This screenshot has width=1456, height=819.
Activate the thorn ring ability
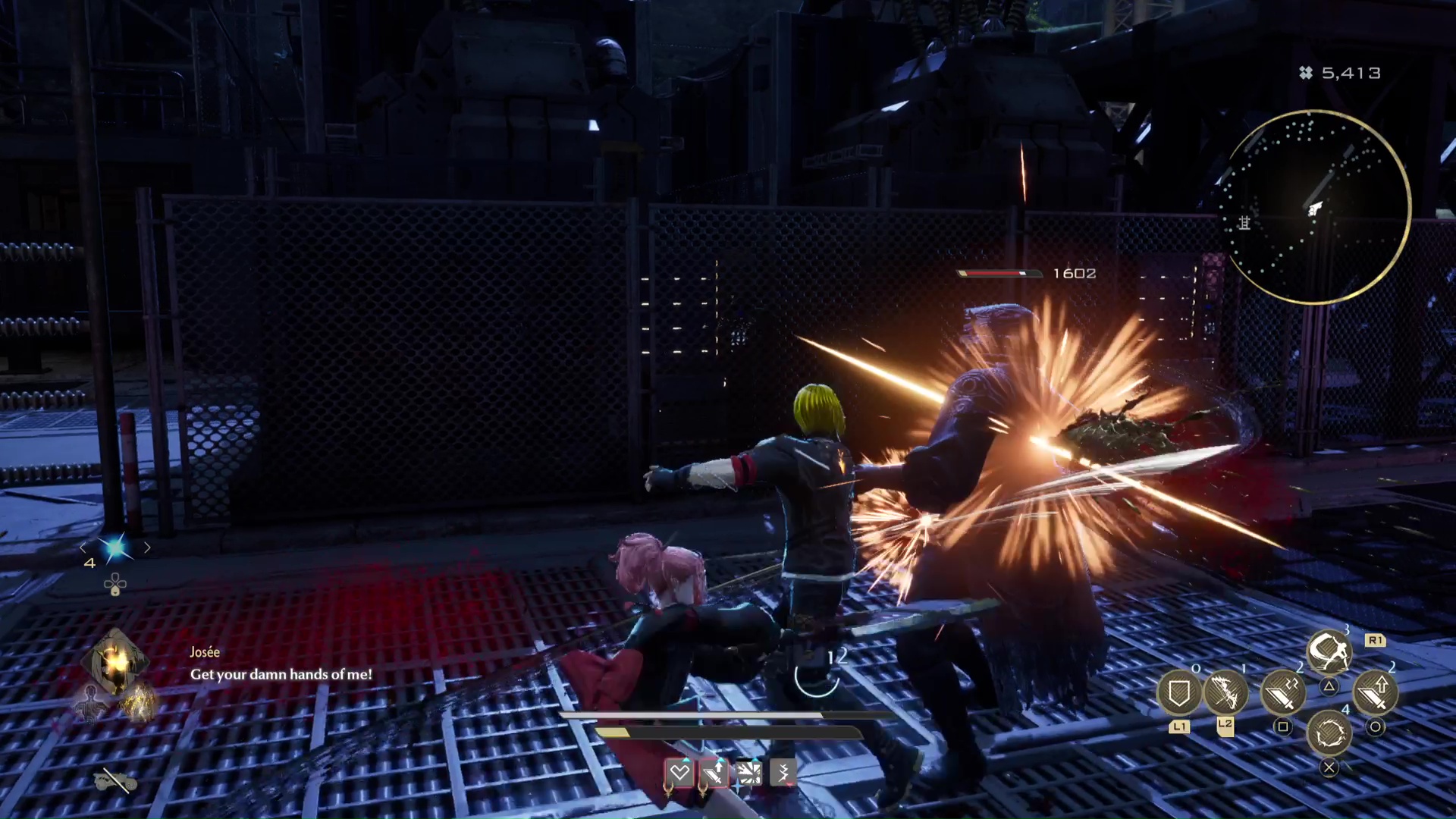click(1329, 733)
